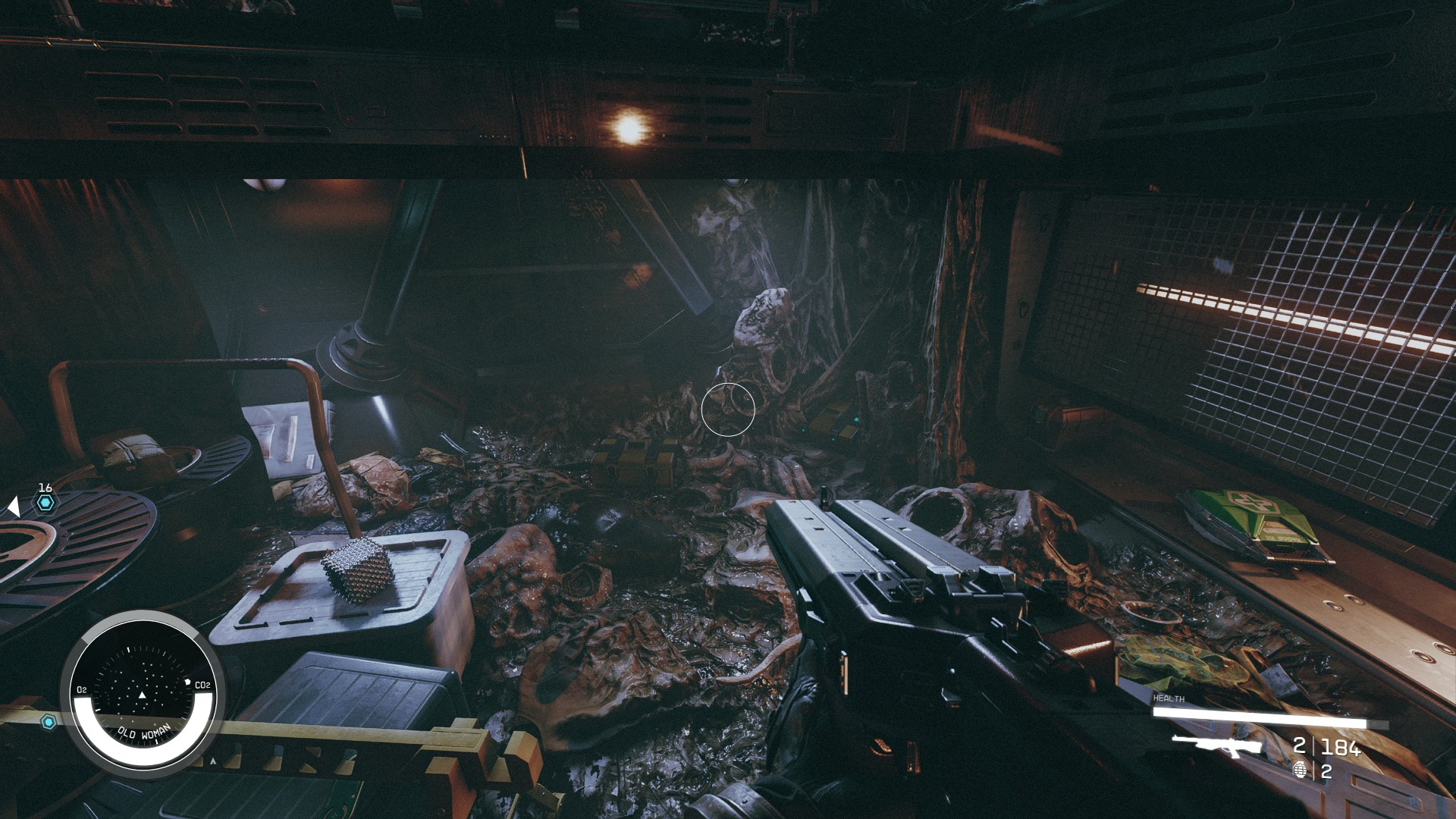Select the grenade icon beside the count
The image size is (1456, 819).
click(x=1300, y=771)
